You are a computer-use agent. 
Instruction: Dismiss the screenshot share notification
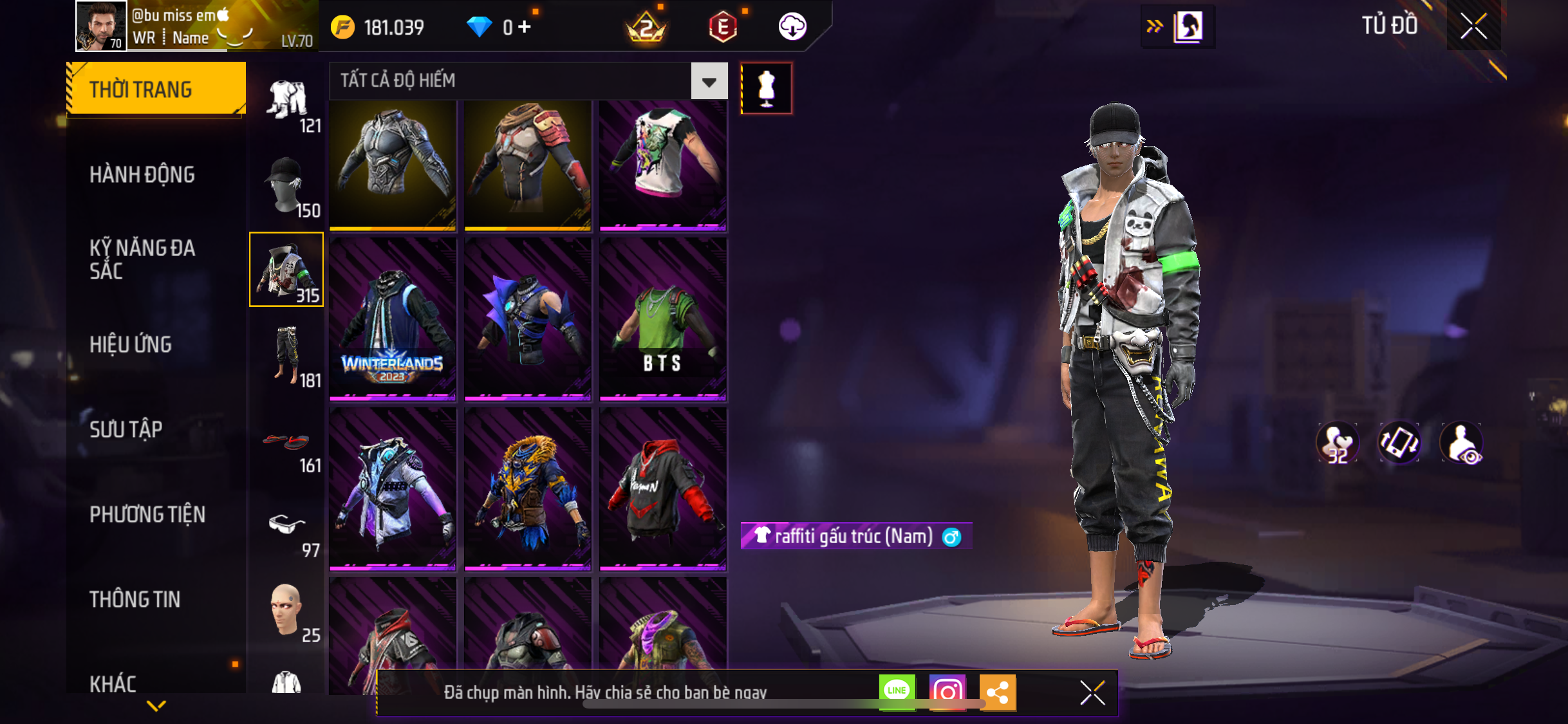(x=1092, y=692)
